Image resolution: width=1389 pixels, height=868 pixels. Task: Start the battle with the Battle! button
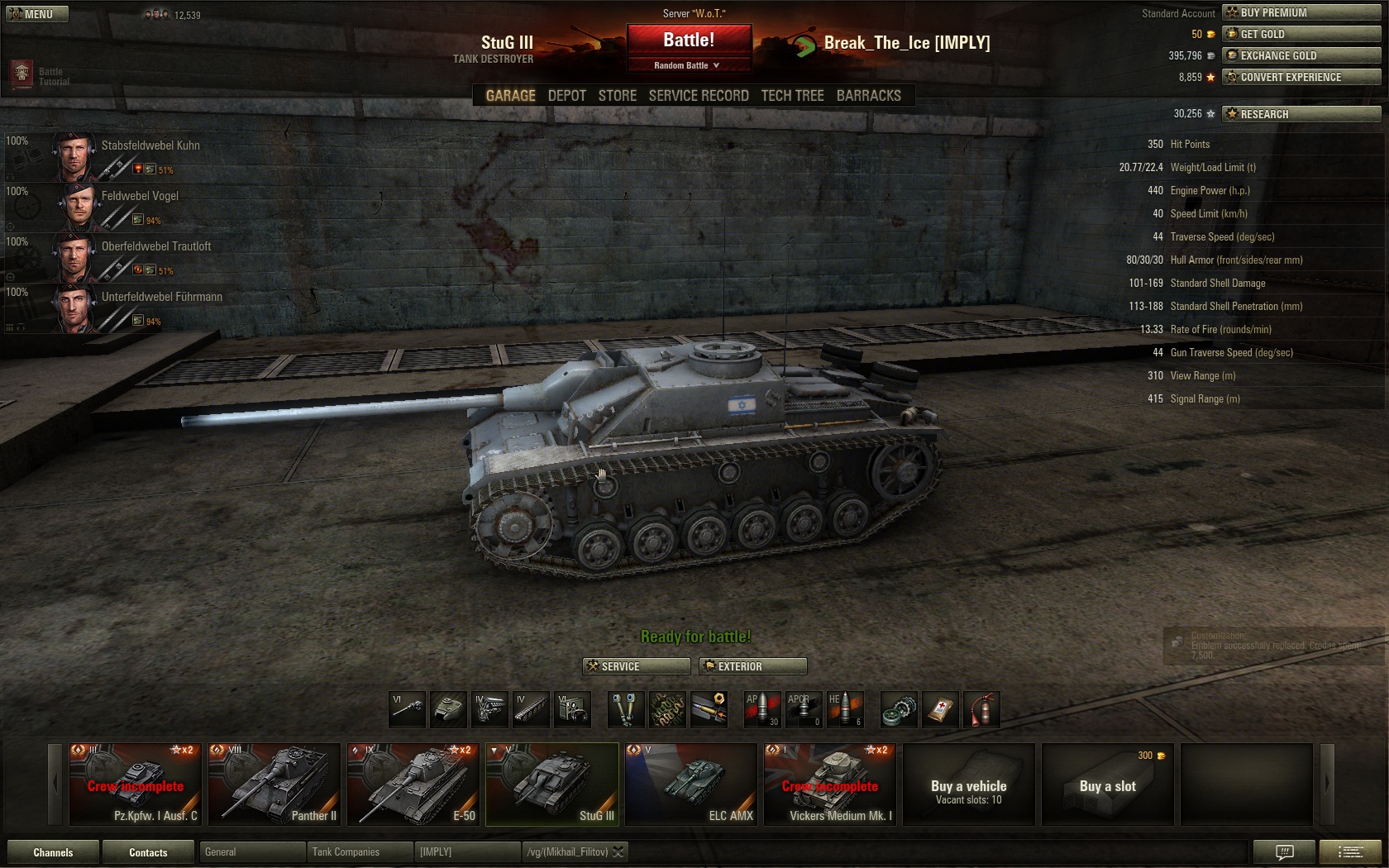pos(689,40)
